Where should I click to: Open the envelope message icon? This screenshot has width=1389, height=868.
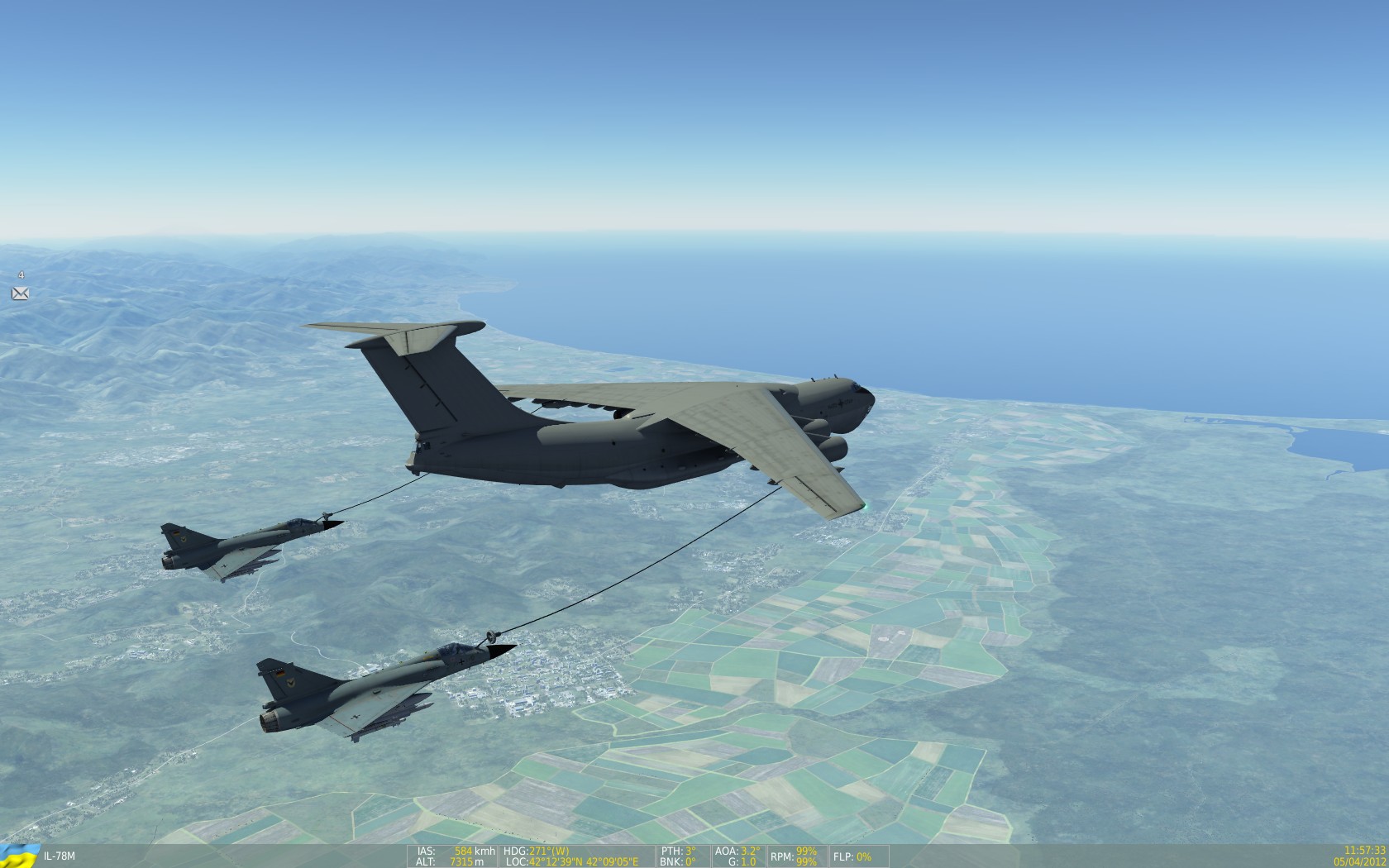(x=20, y=293)
